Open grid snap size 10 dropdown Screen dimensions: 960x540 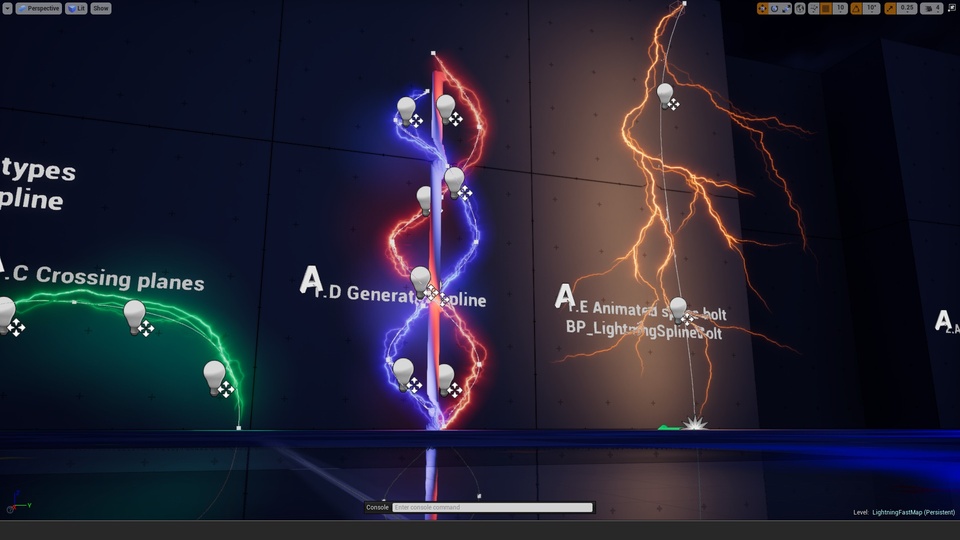pyautogui.click(x=841, y=8)
